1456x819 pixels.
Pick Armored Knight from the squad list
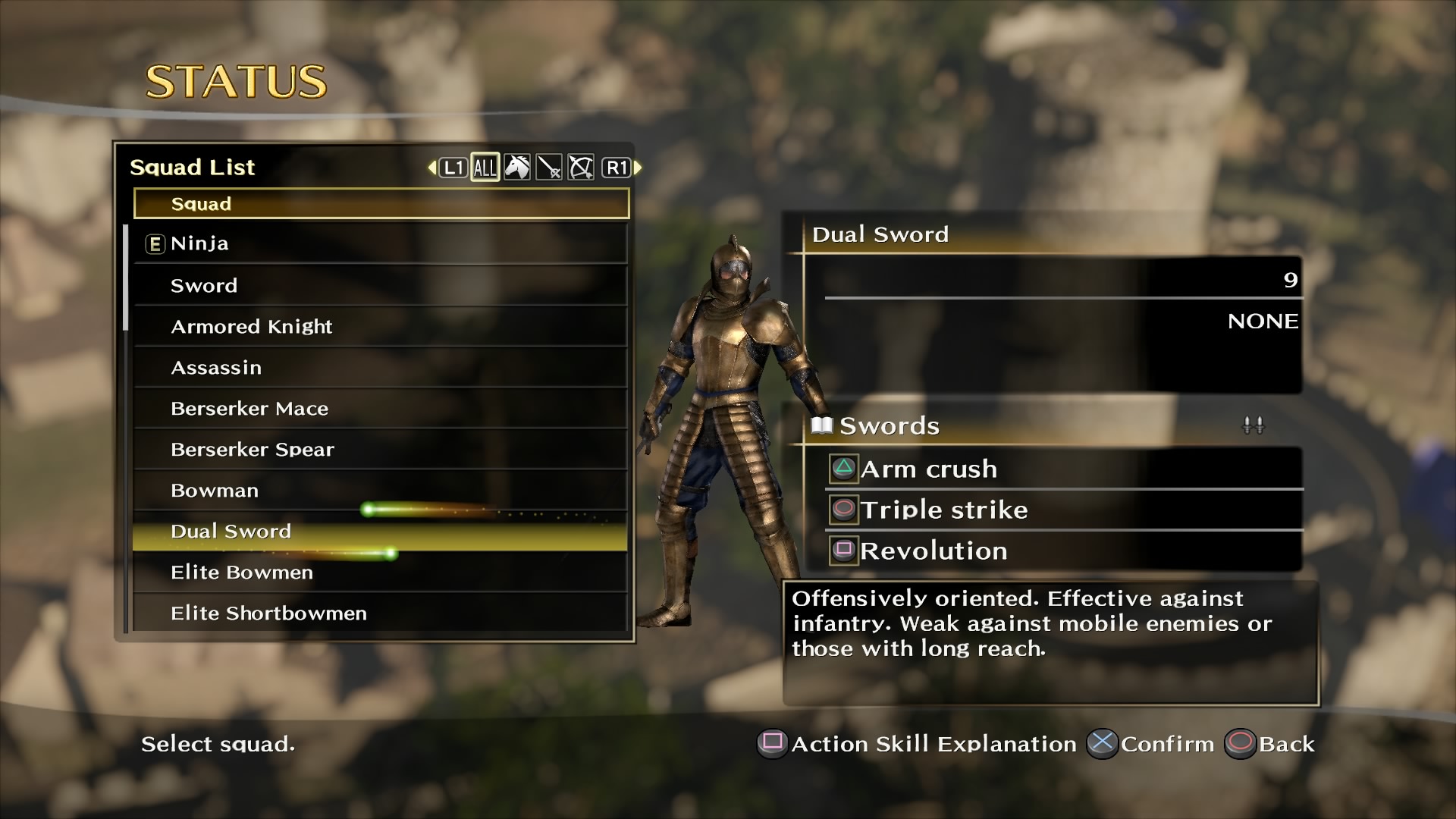(379, 327)
